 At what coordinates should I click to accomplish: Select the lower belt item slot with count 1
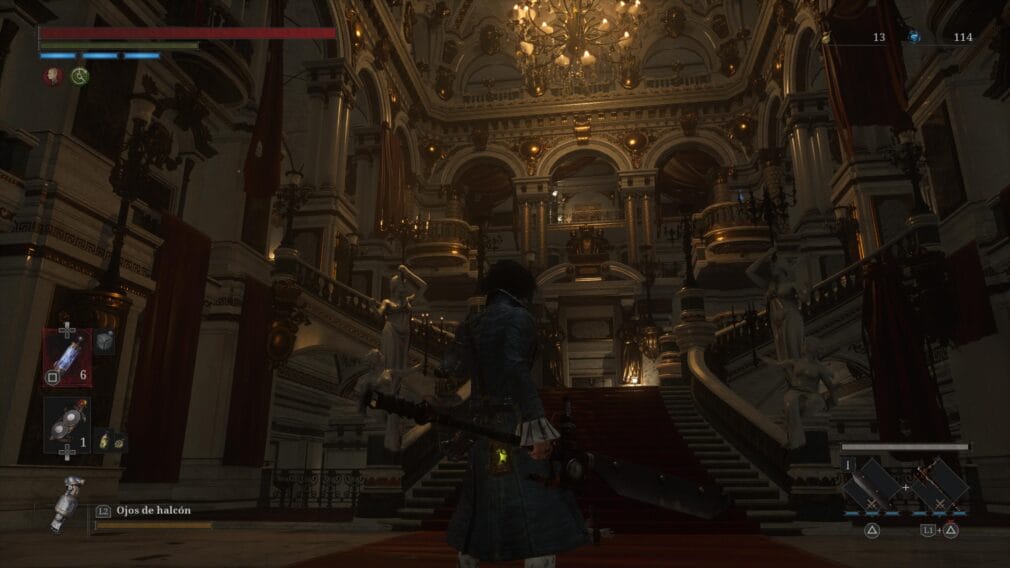[67, 425]
